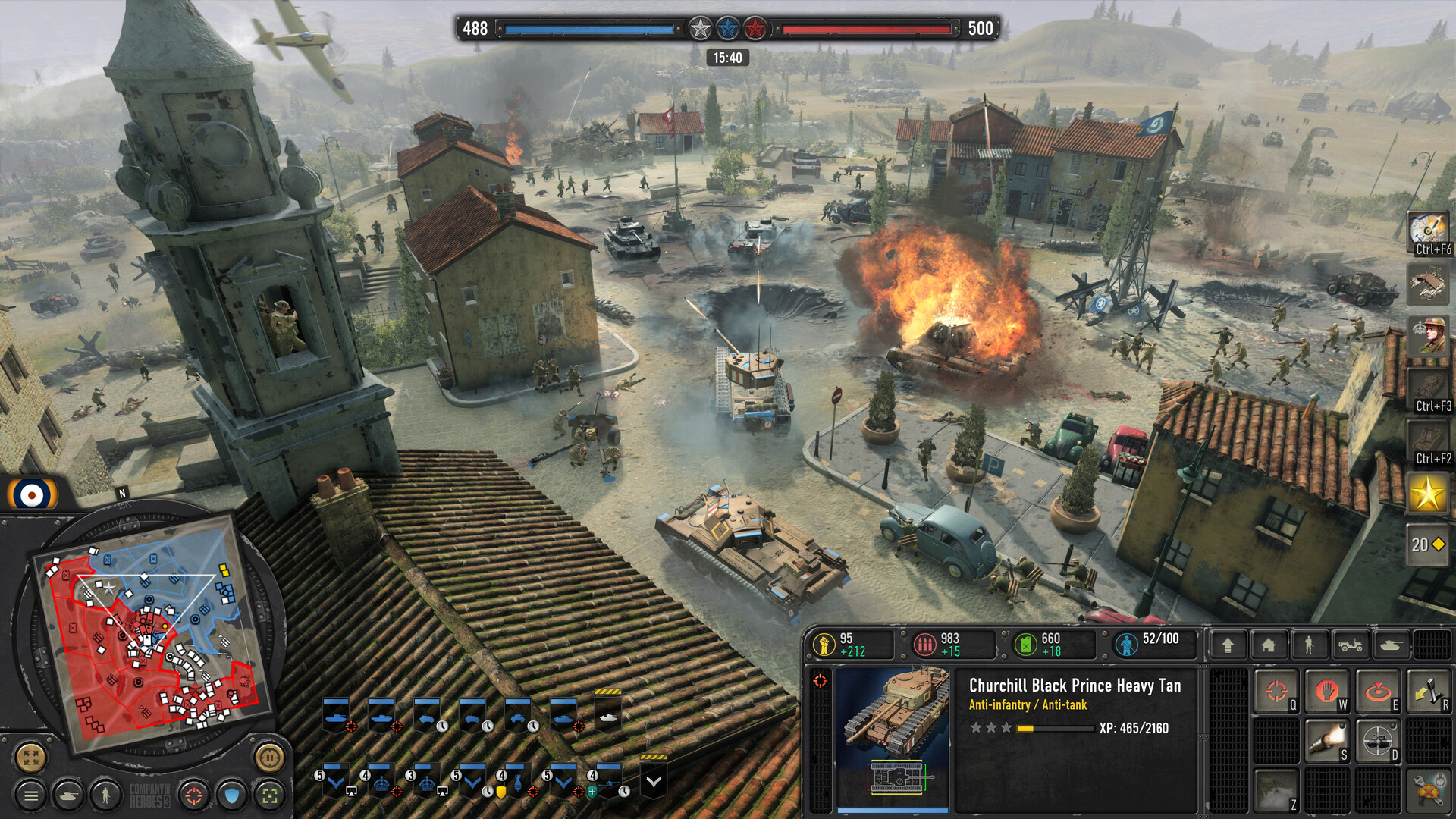Viewport: 1456px width, 819px height.
Task: Toggle the halt/stop command (W hotkey)
Action: pos(1327,689)
